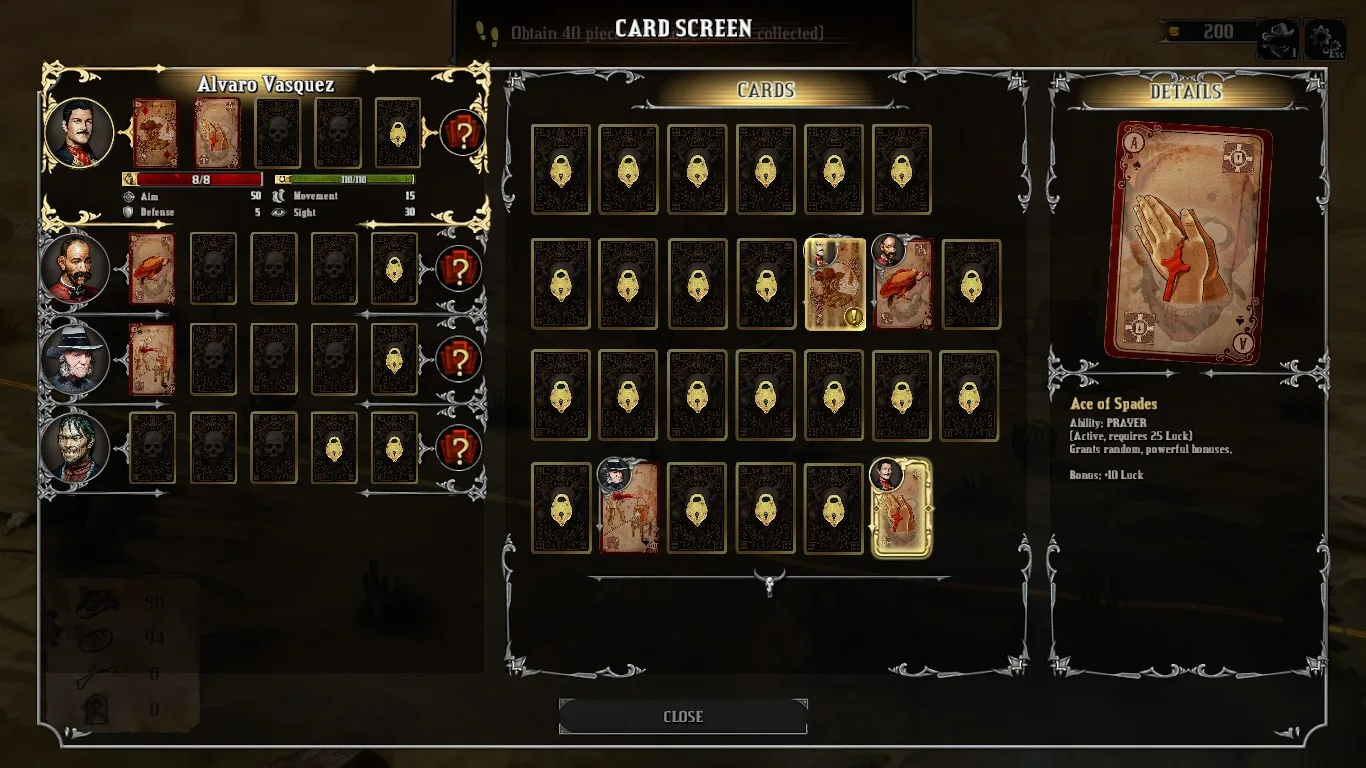Viewport: 1366px width, 768px height.
Task: Click a golden padlock on a locked card
Action: point(560,168)
